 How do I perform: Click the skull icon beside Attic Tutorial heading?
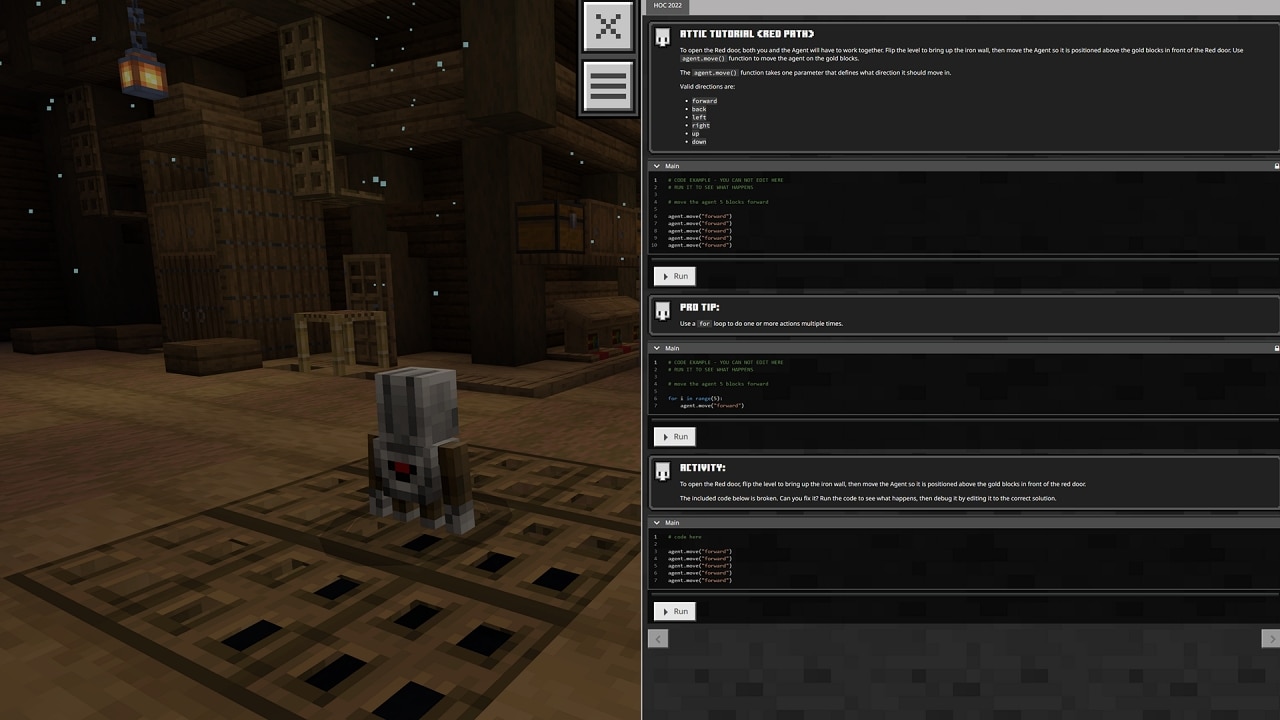click(663, 36)
